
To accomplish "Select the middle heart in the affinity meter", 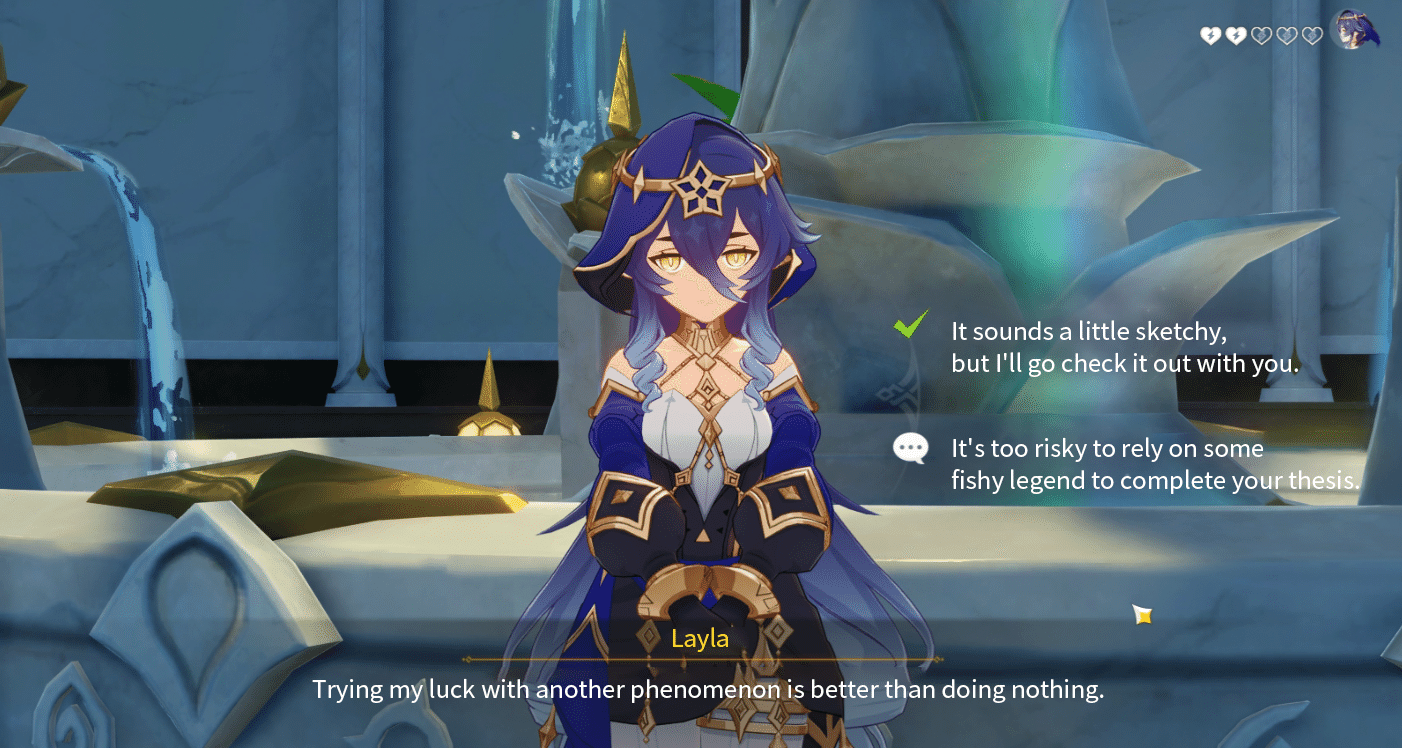I will (x=1261, y=34).
